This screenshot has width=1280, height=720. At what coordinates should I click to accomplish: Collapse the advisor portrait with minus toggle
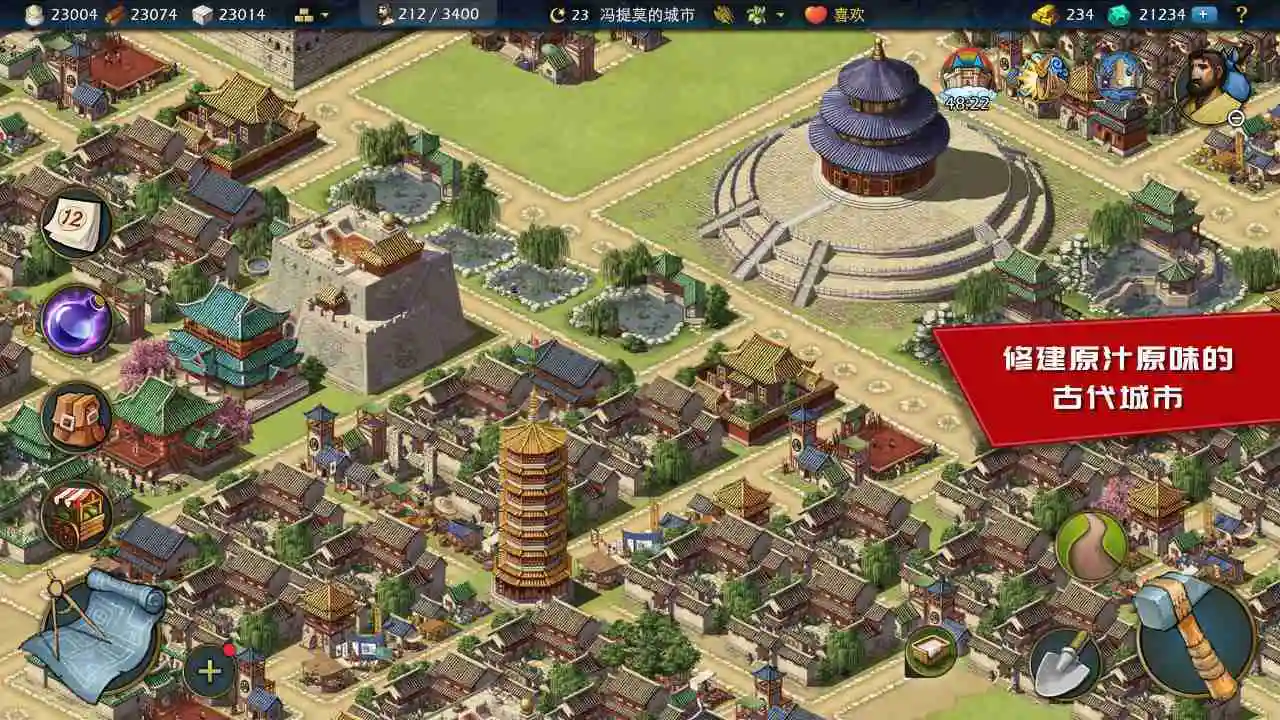[x=1236, y=118]
